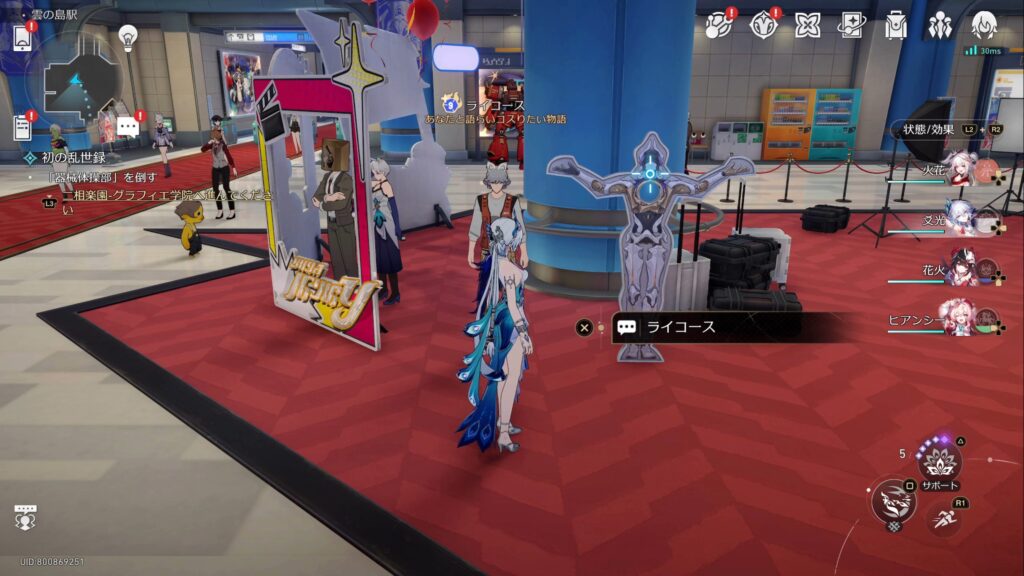
Task: Use the attack technique icon
Action: click(x=893, y=500)
